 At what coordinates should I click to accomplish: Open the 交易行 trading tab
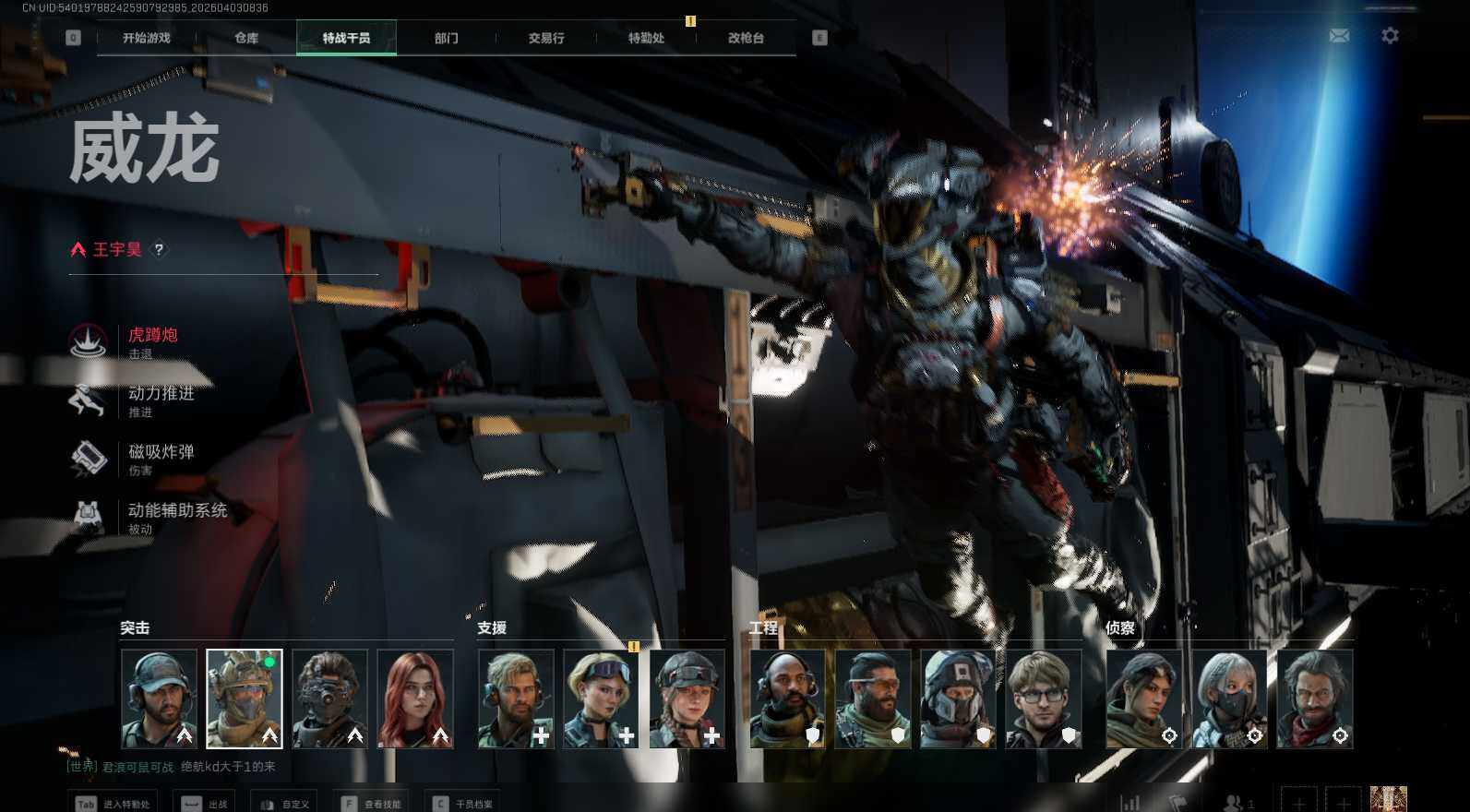[x=546, y=38]
